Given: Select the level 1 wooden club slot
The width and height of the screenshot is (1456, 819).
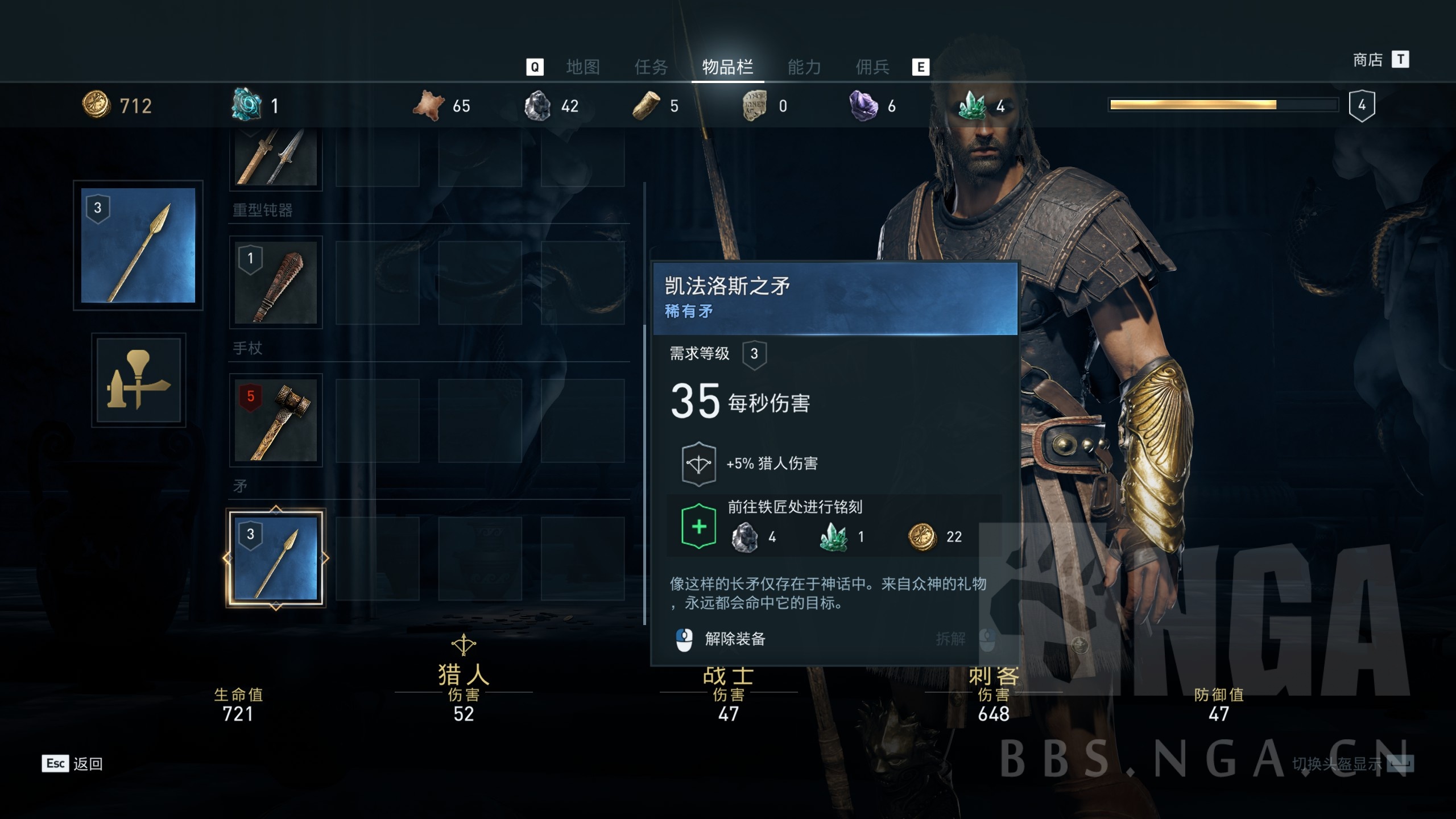Looking at the screenshot, I should (x=276, y=282).
